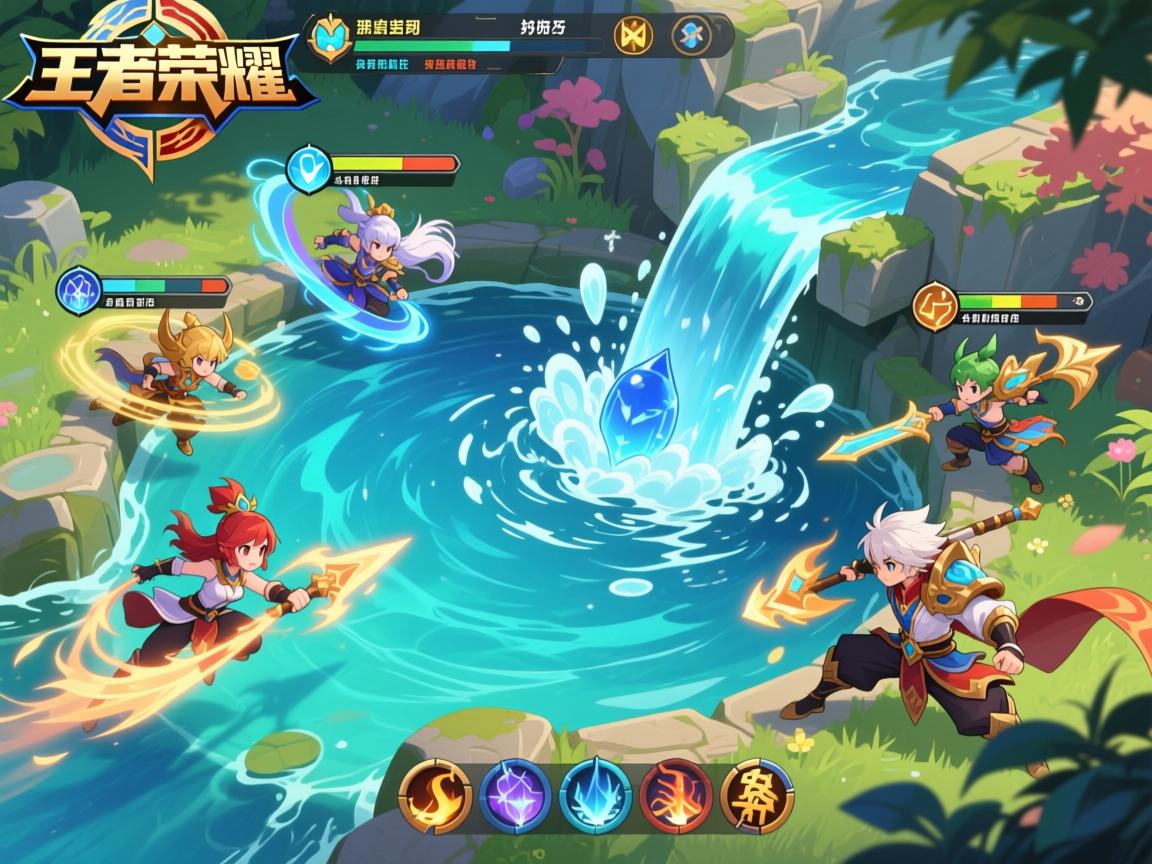Screen dimensions: 1152x864
Task: Use the blue ice burst skill
Action: [x=596, y=796]
